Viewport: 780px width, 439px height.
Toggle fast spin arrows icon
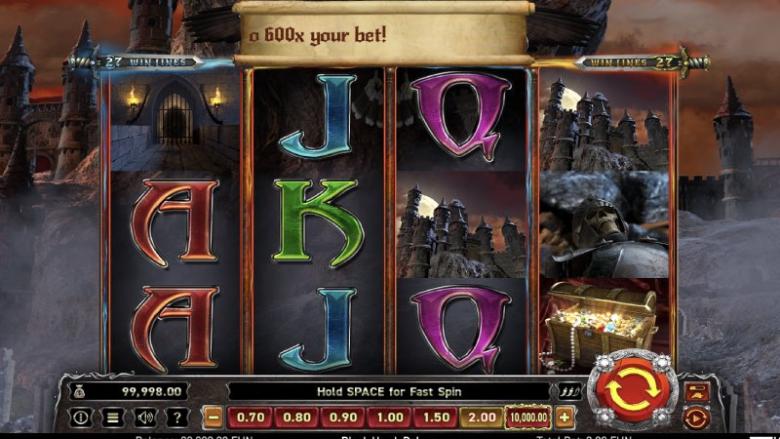(x=571, y=392)
